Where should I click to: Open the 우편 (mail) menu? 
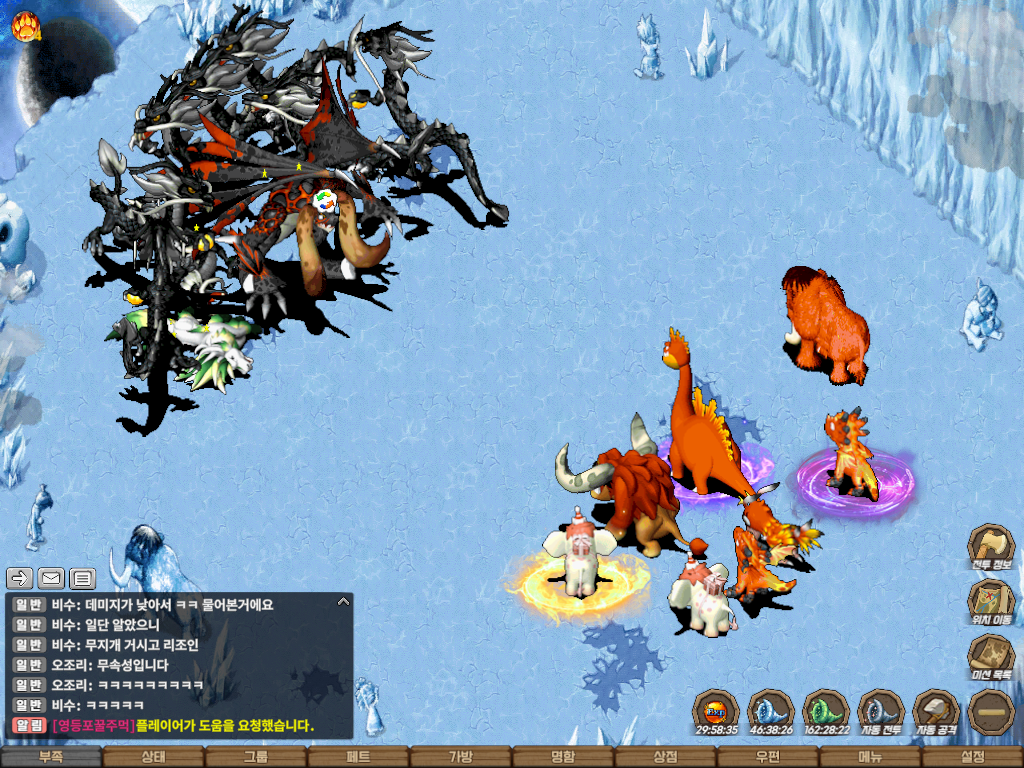point(767,757)
